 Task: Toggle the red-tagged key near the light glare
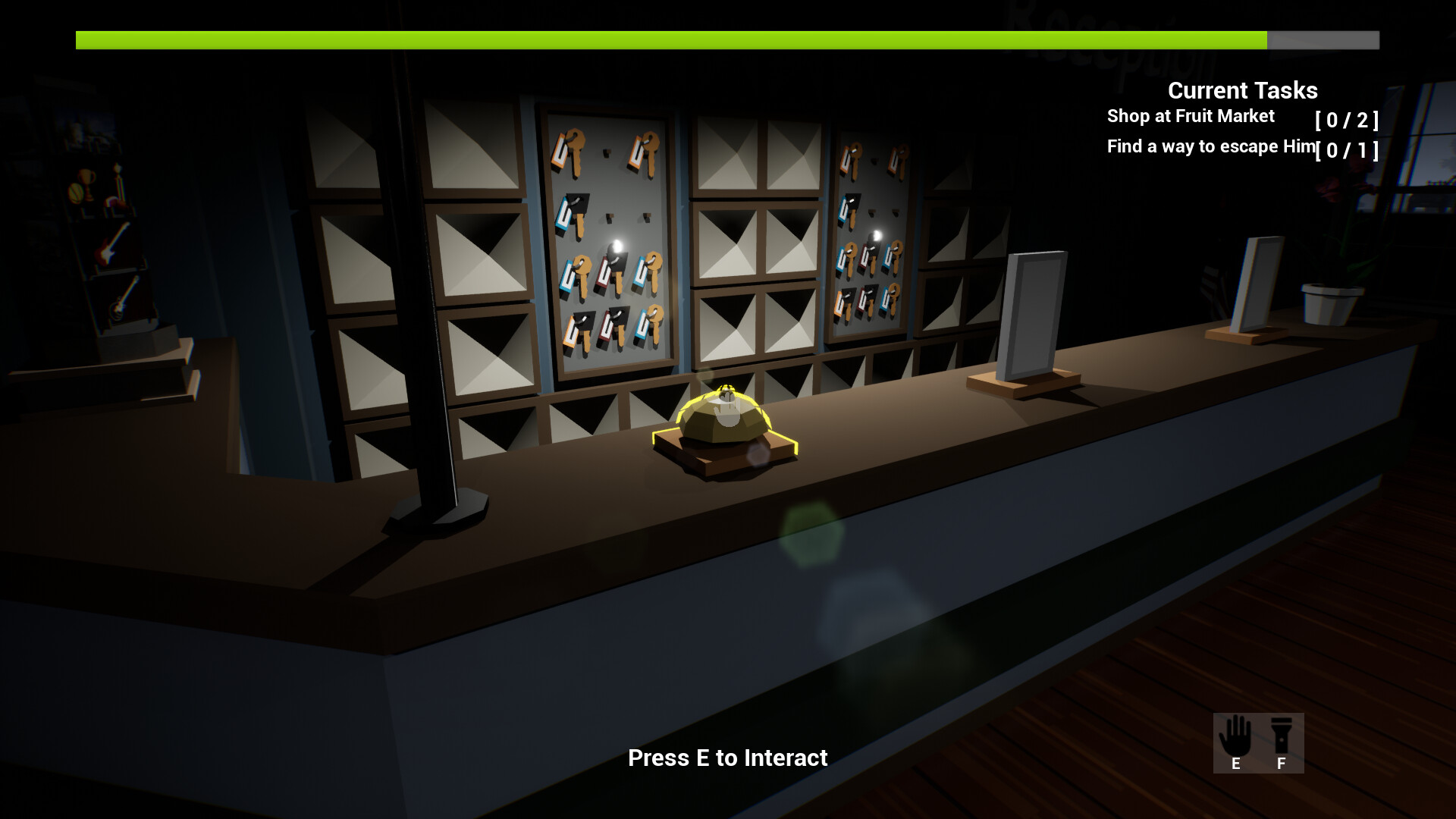pos(605,271)
